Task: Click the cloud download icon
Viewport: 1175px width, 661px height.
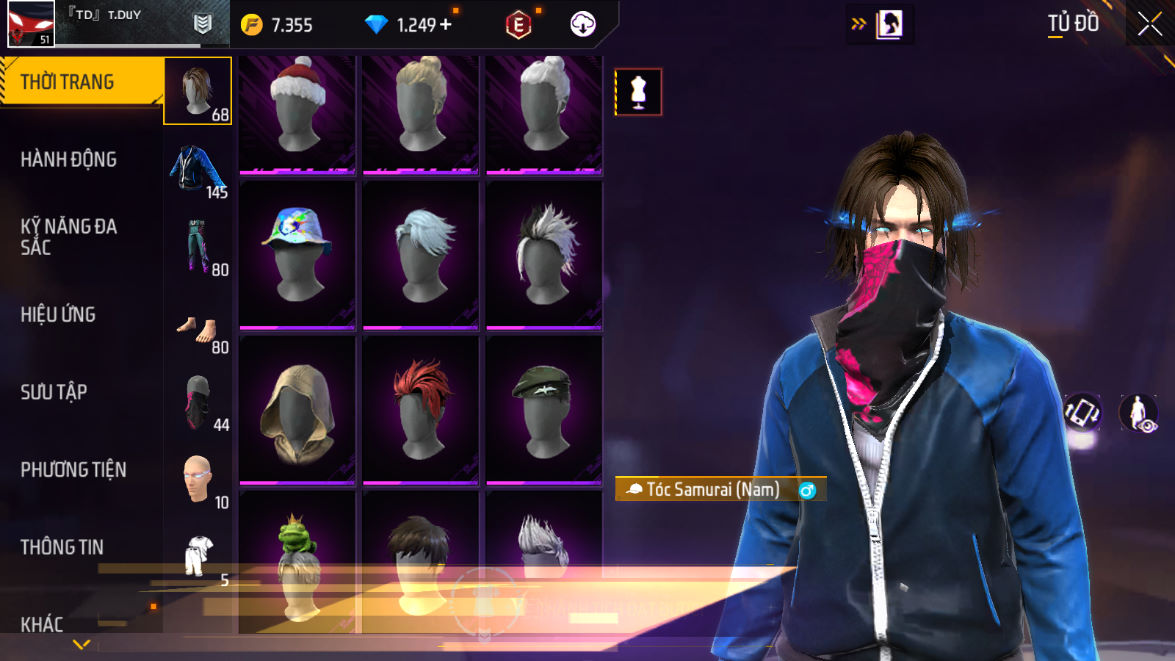Action: (x=583, y=25)
